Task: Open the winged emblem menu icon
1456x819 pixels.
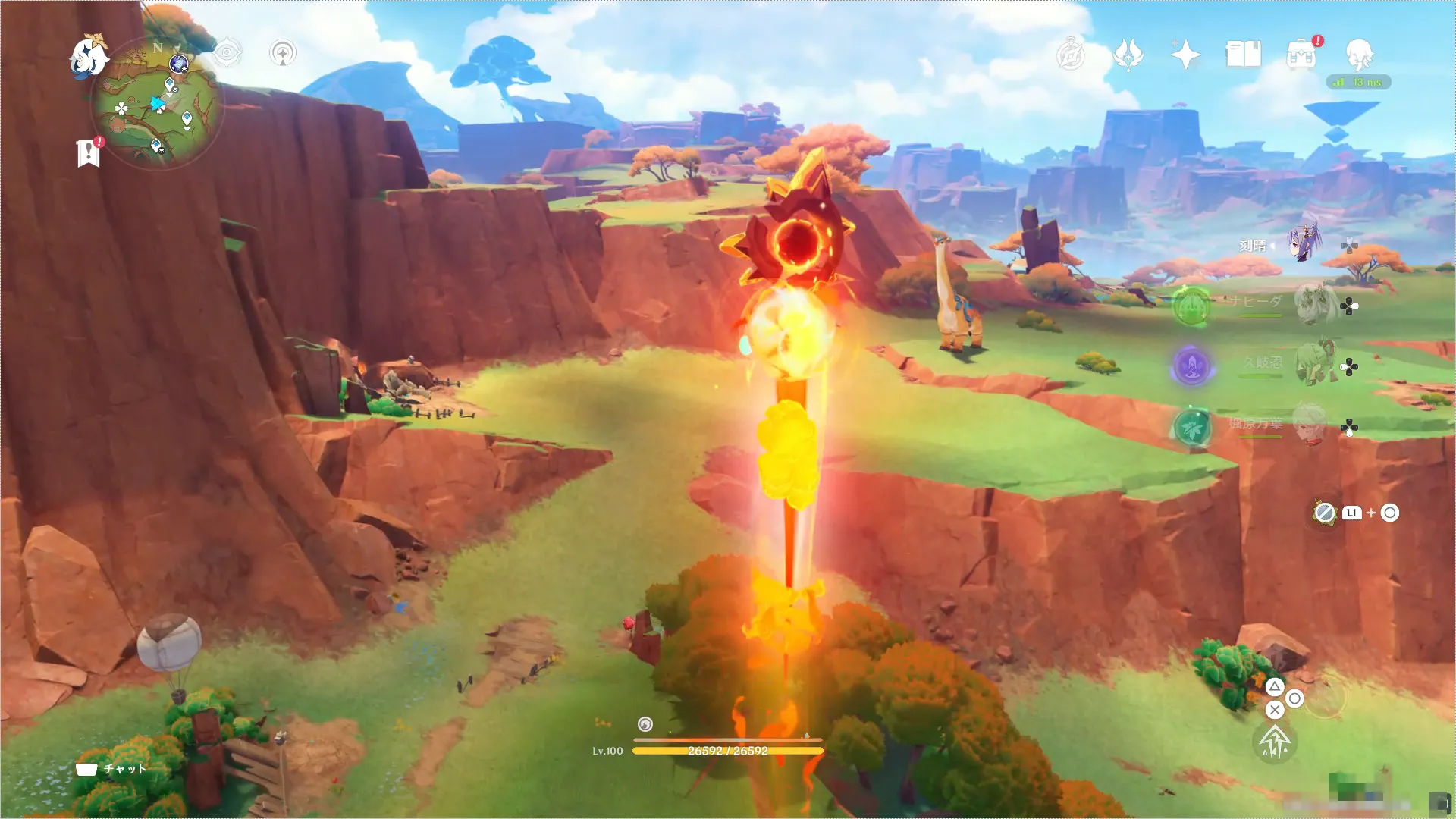Action: click(x=1128, y=55)
